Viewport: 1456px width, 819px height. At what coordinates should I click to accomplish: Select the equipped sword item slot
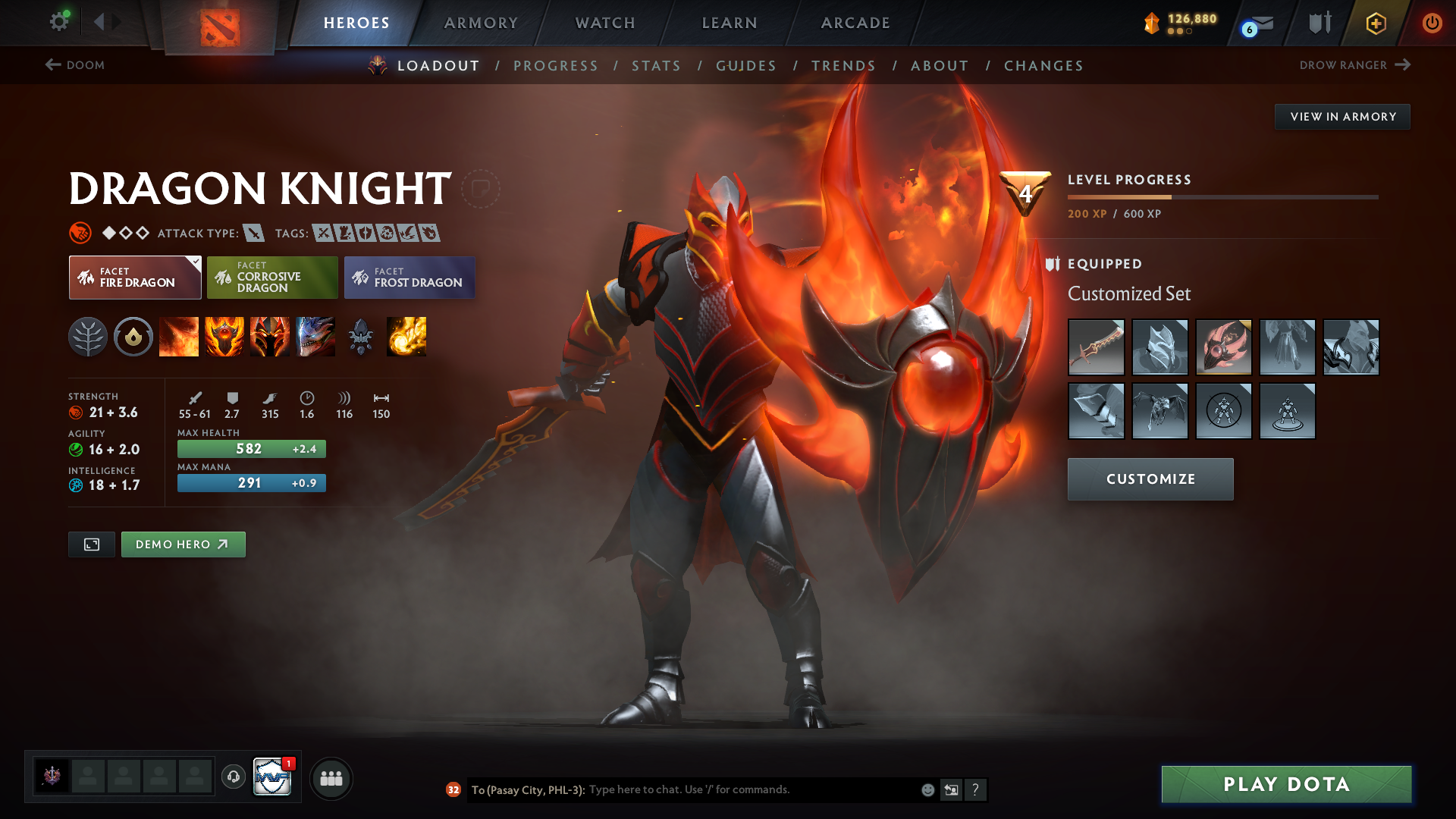pyautogui.click(x=1096, y=347)
